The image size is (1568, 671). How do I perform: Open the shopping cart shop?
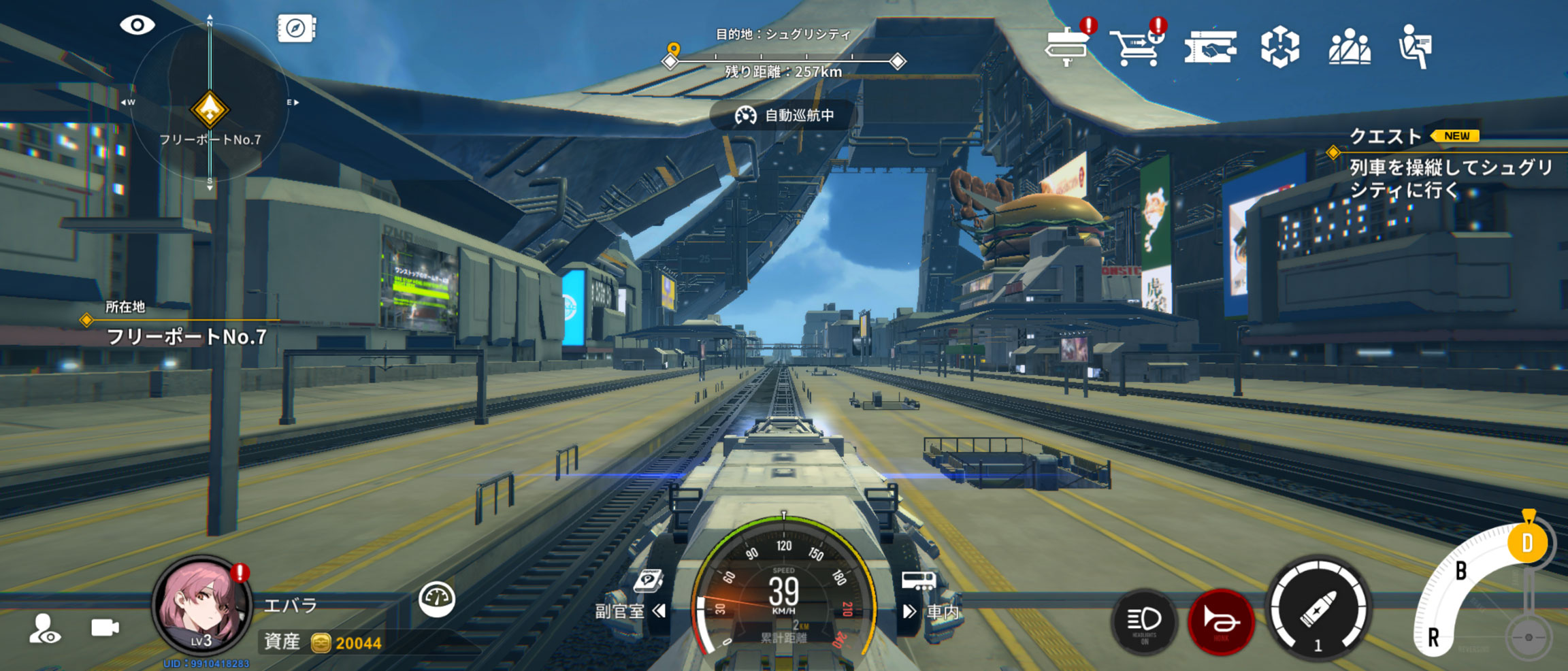tap(1137, 46)
